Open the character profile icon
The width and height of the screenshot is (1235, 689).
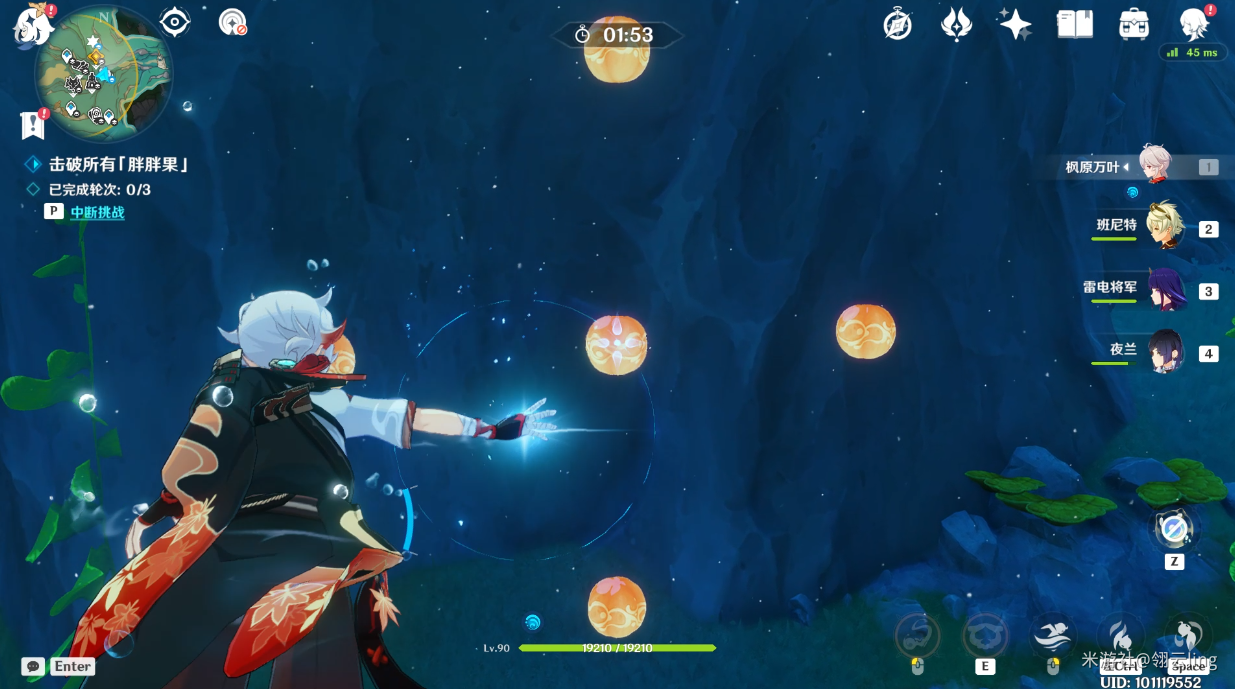tap(1194, 24)
